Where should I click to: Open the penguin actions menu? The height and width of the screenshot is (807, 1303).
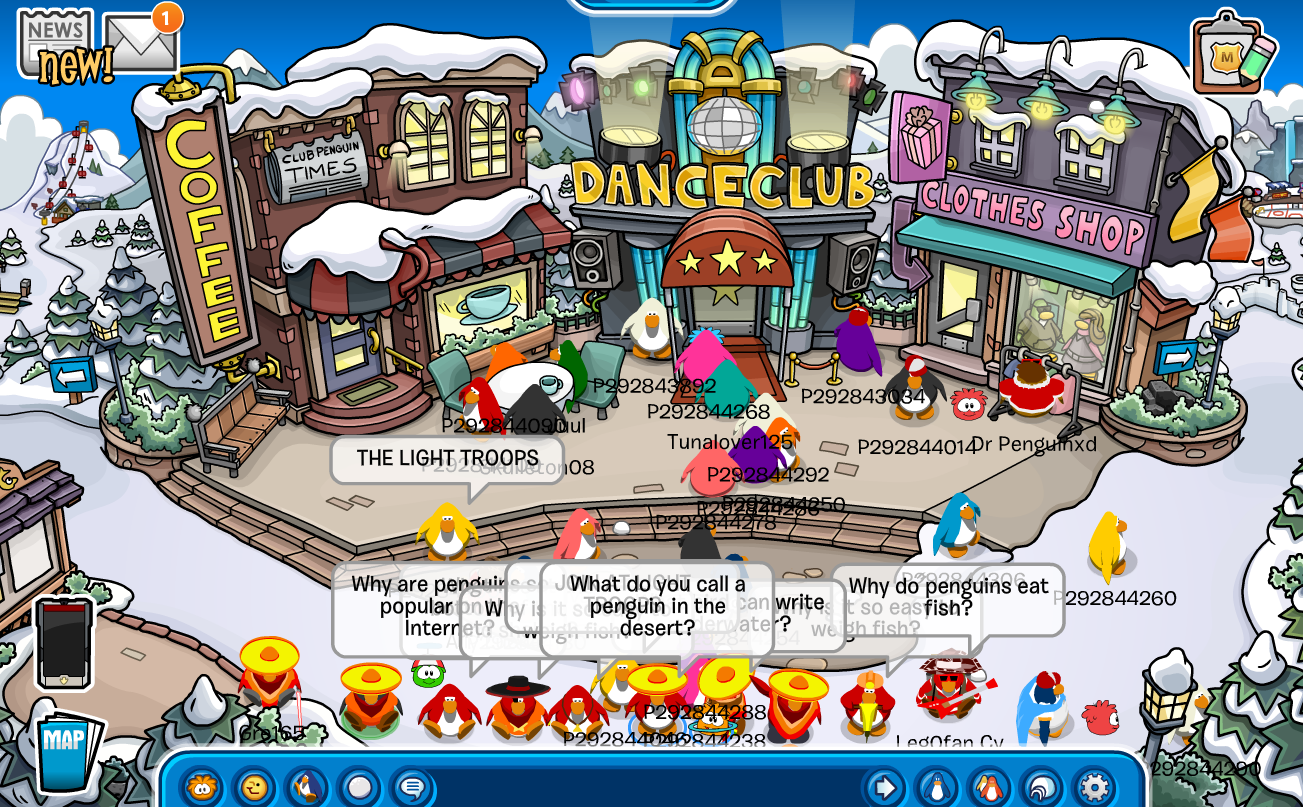point(306,787)
